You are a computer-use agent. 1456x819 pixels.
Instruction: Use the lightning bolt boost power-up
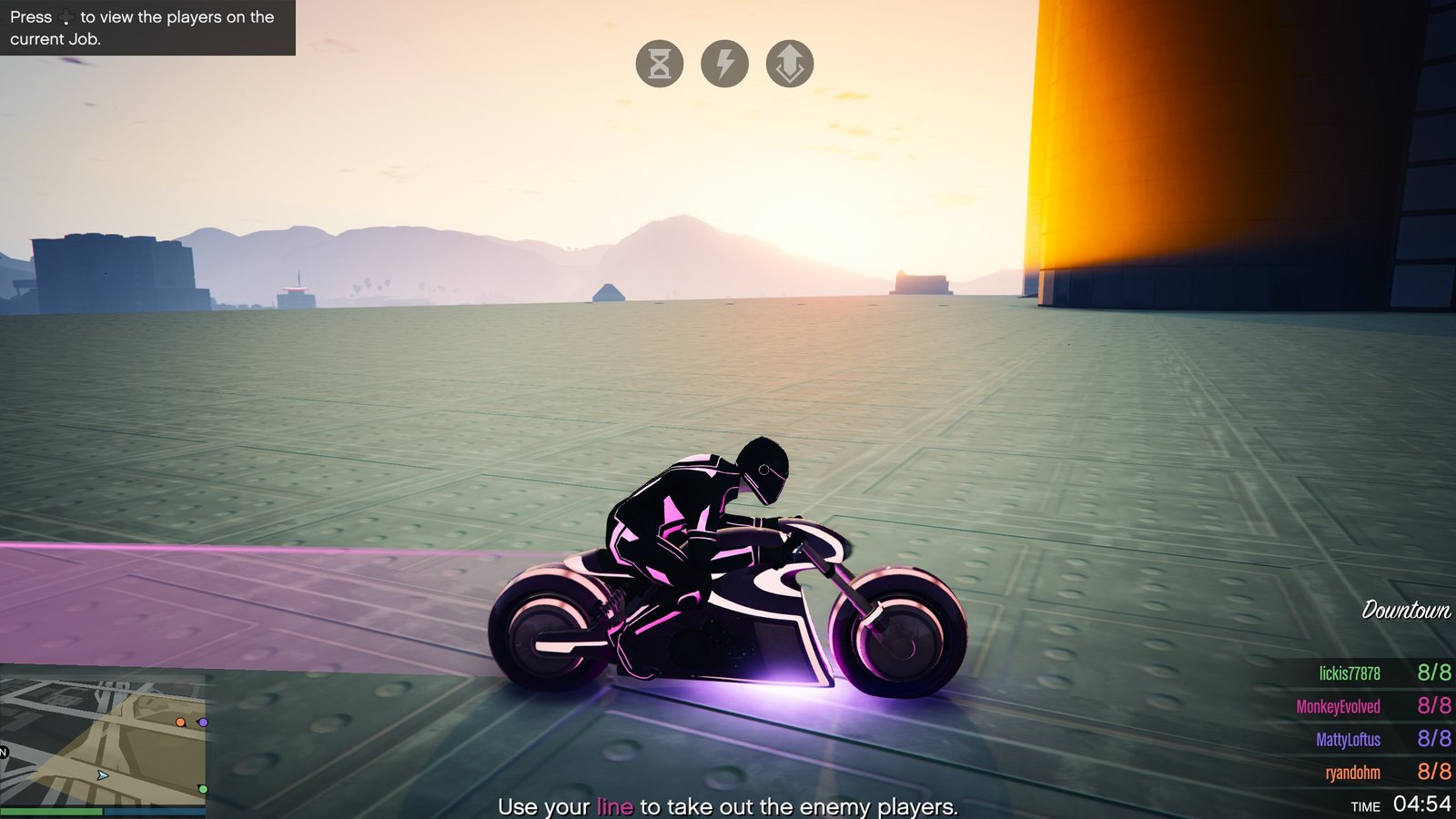click(724, 64)
